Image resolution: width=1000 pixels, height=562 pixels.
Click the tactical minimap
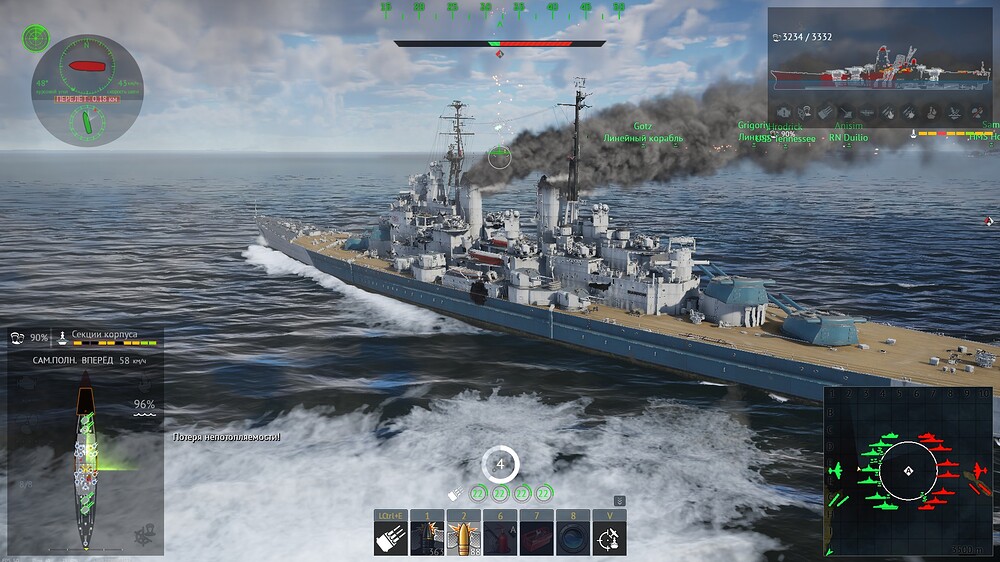click(908, 471)
